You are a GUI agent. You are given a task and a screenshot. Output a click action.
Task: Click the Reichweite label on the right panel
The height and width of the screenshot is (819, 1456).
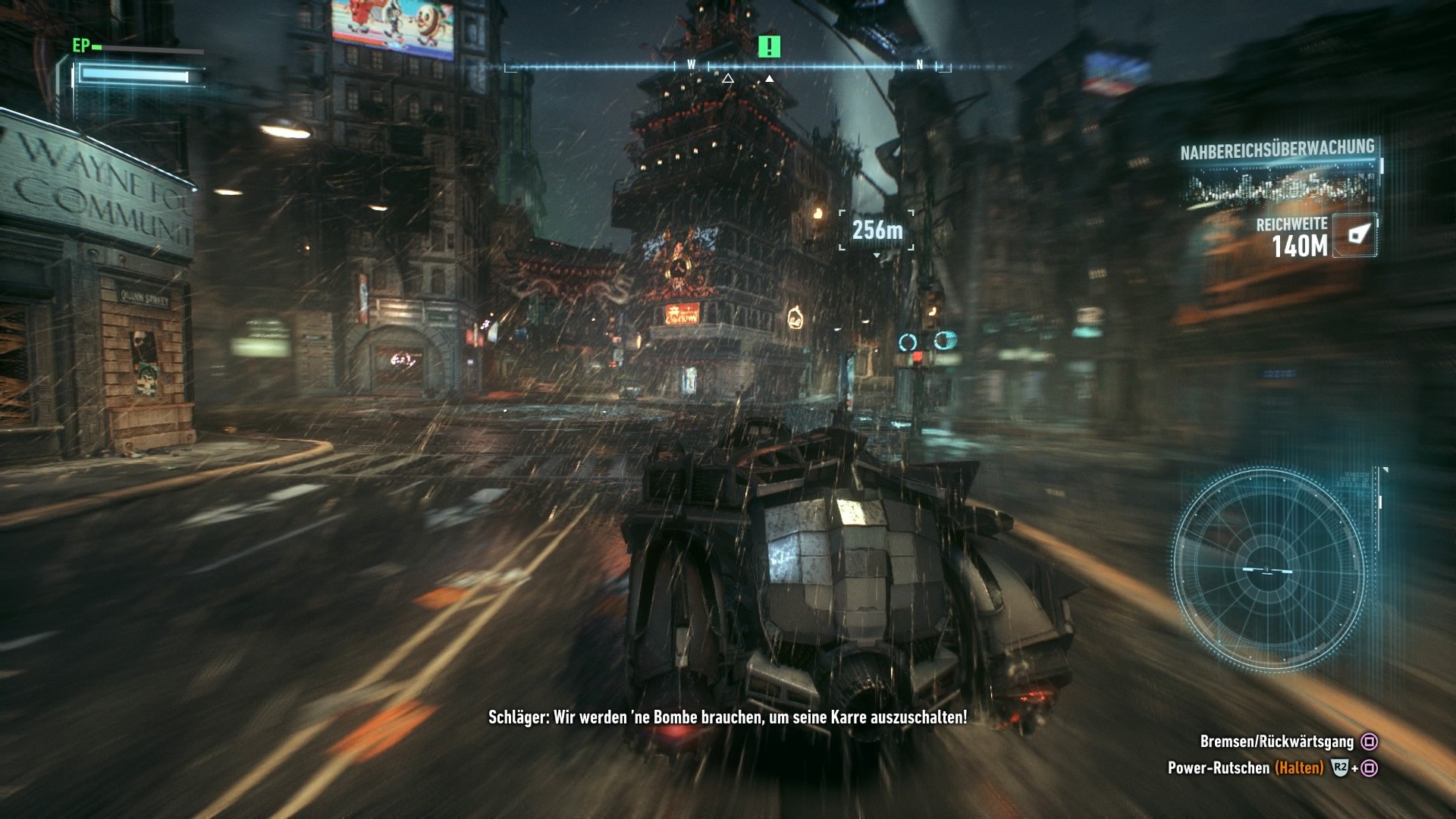(1294, 224)
